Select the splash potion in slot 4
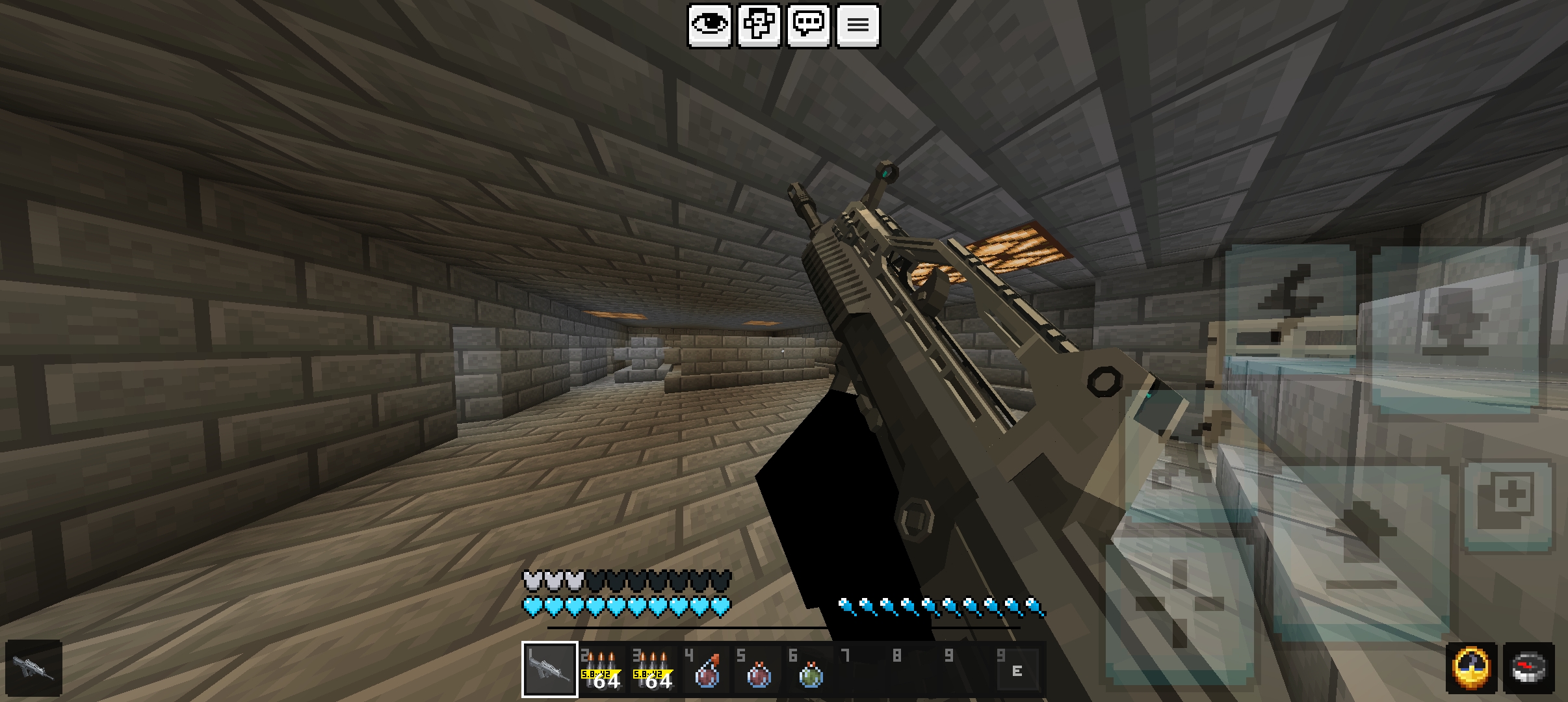 click(x=706, y=671)
